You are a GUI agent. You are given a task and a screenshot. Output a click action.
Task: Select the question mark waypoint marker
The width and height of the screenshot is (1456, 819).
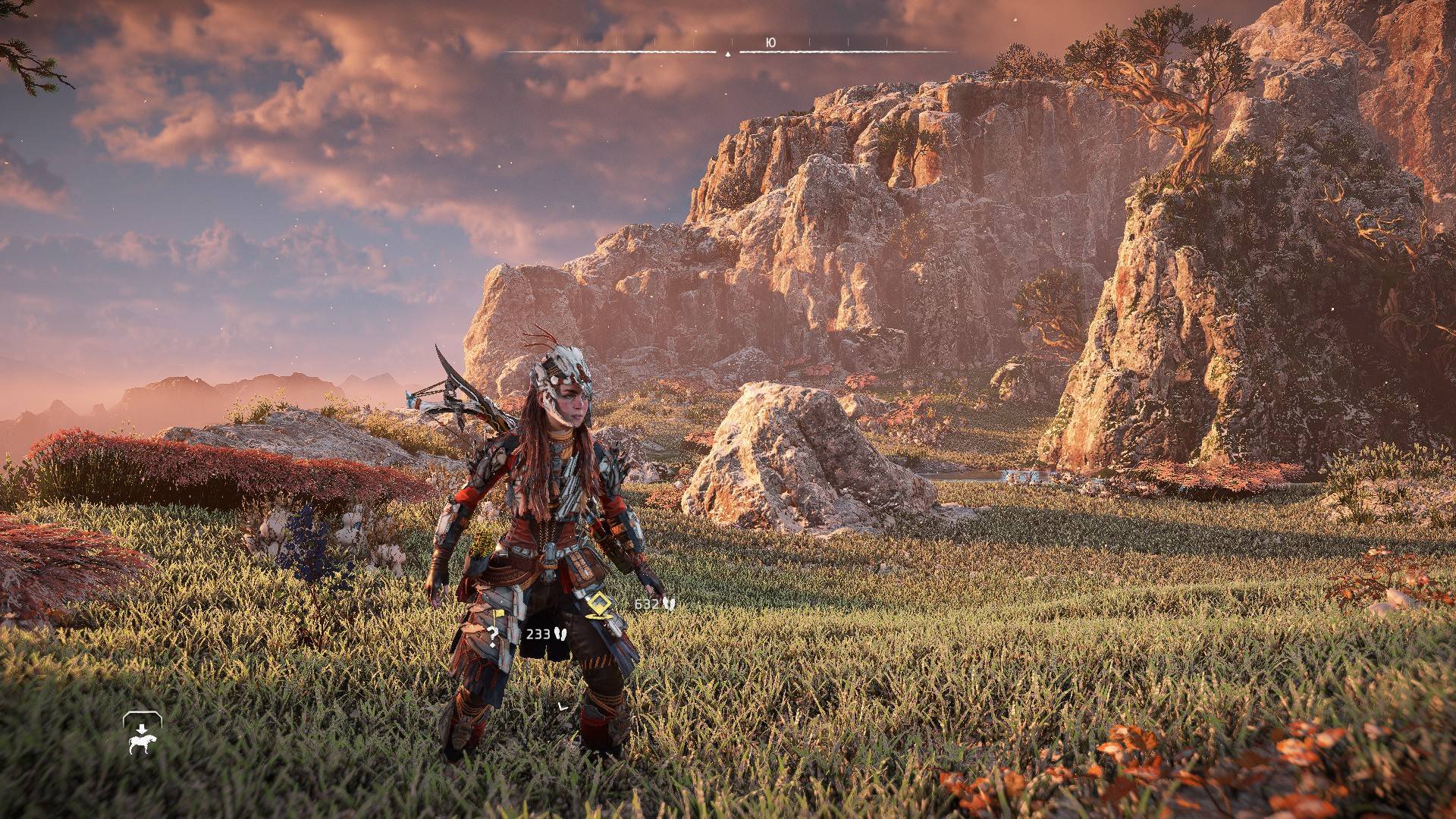click(494, 635)
